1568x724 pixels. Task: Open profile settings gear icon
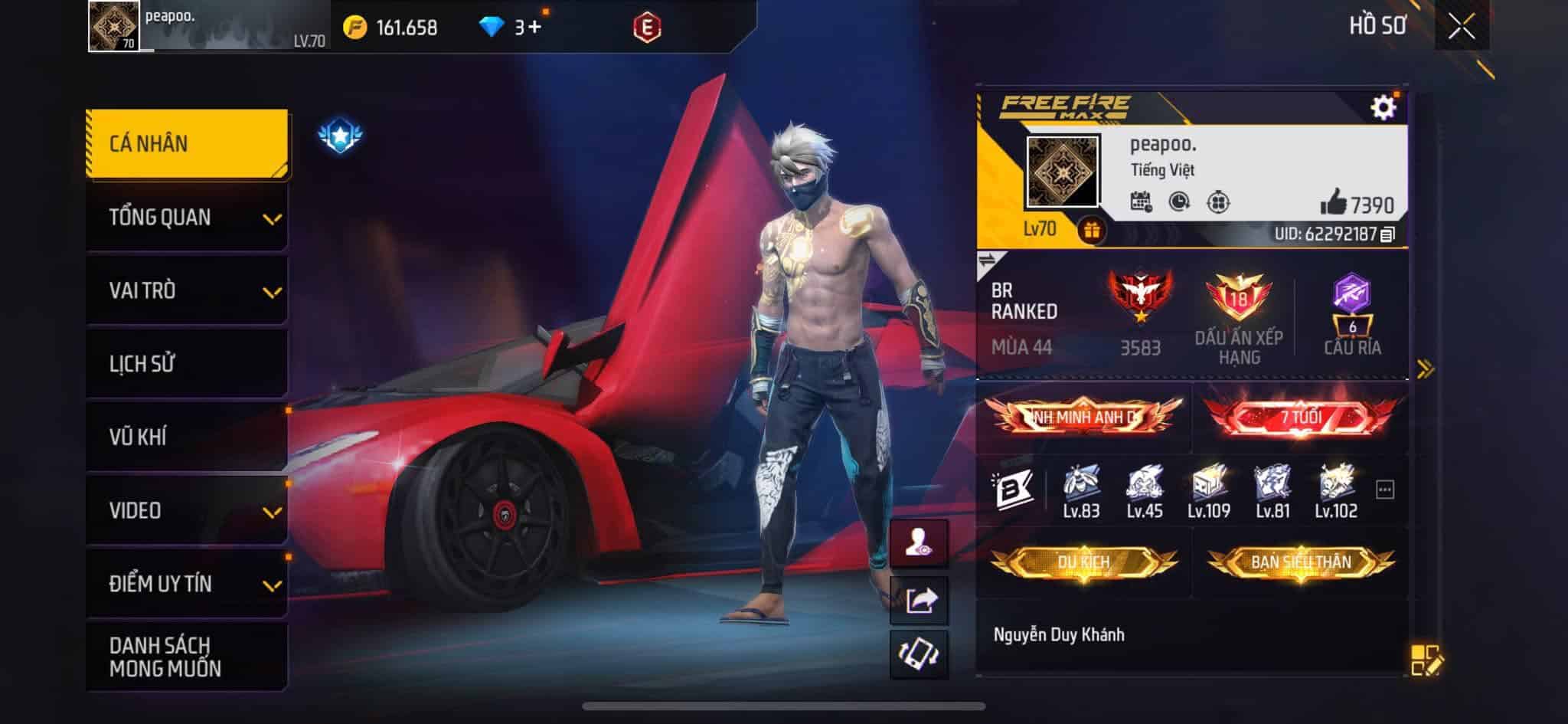pos(1383,107)
